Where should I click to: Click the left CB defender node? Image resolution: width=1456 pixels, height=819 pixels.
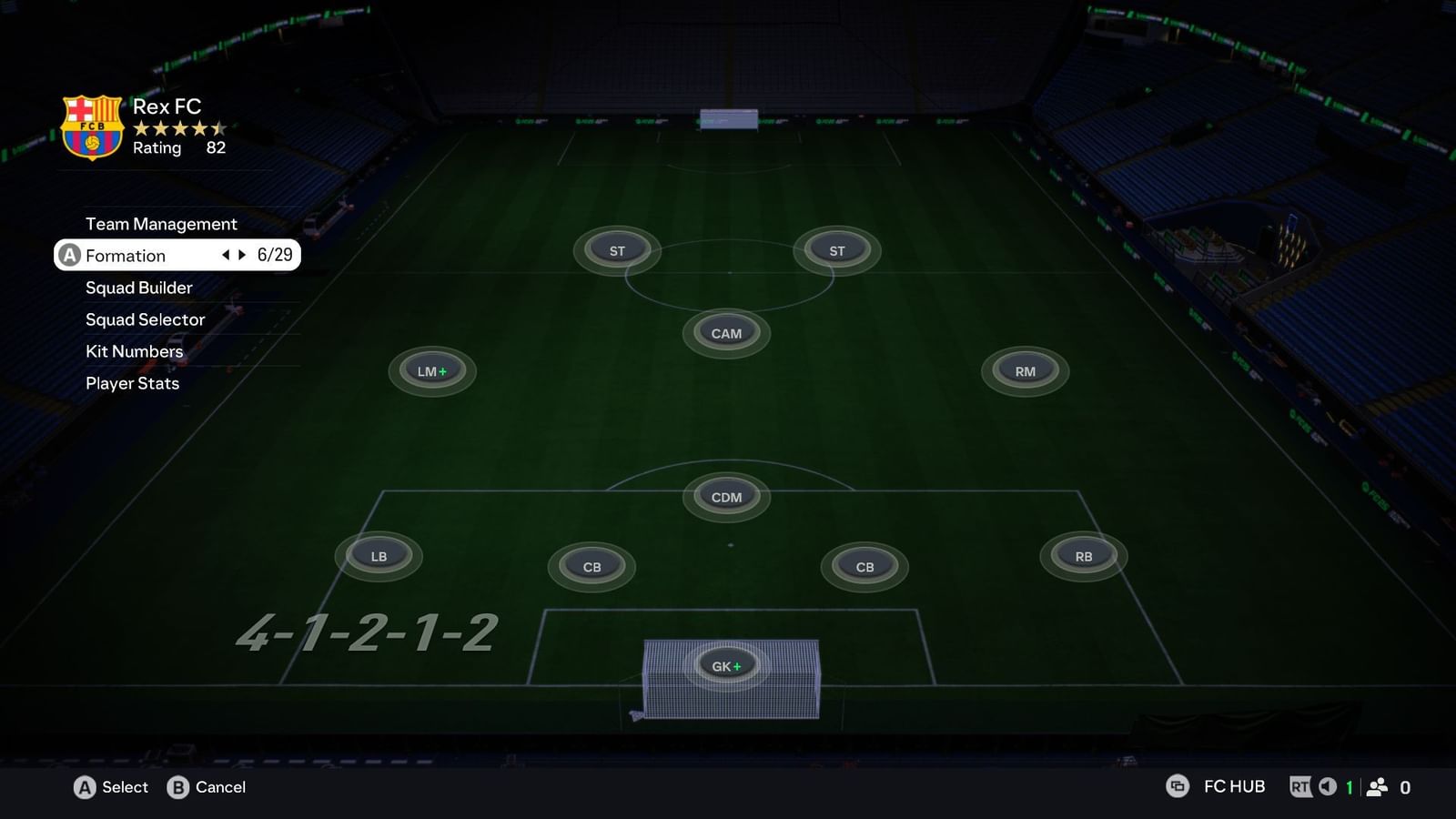coord(591,567)
